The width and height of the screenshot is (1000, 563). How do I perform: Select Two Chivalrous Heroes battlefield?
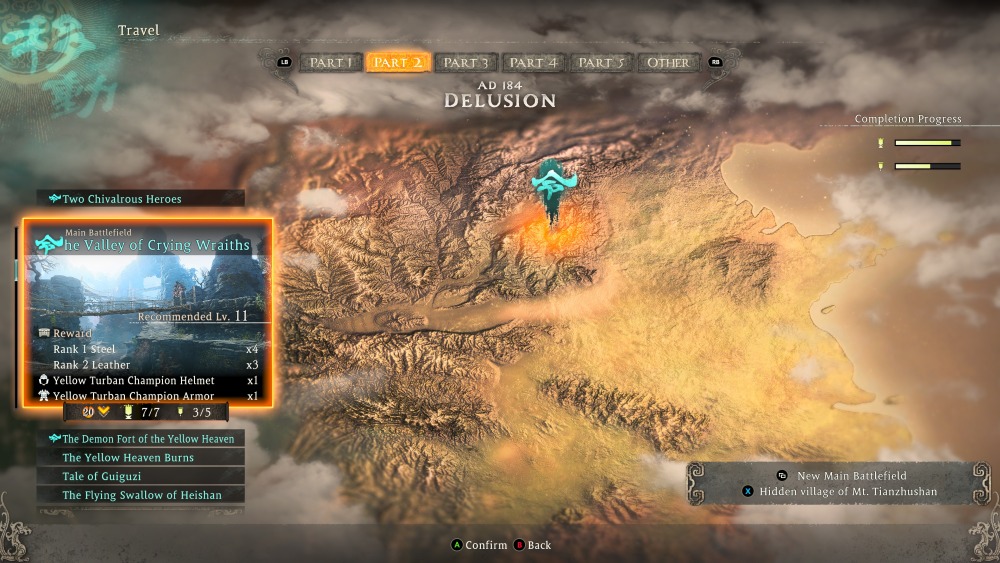[x=141, y=199]
